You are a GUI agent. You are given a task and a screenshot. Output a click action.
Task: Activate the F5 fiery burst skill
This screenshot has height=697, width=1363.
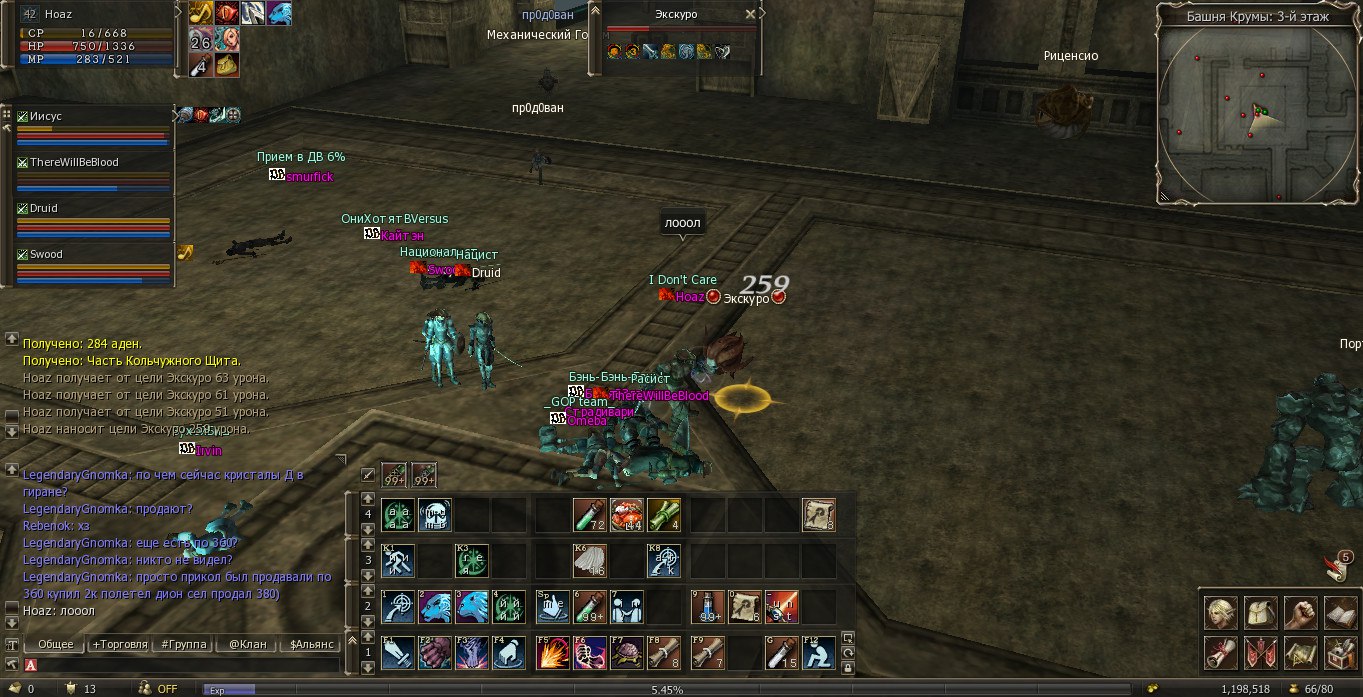[x=552, y=653]
